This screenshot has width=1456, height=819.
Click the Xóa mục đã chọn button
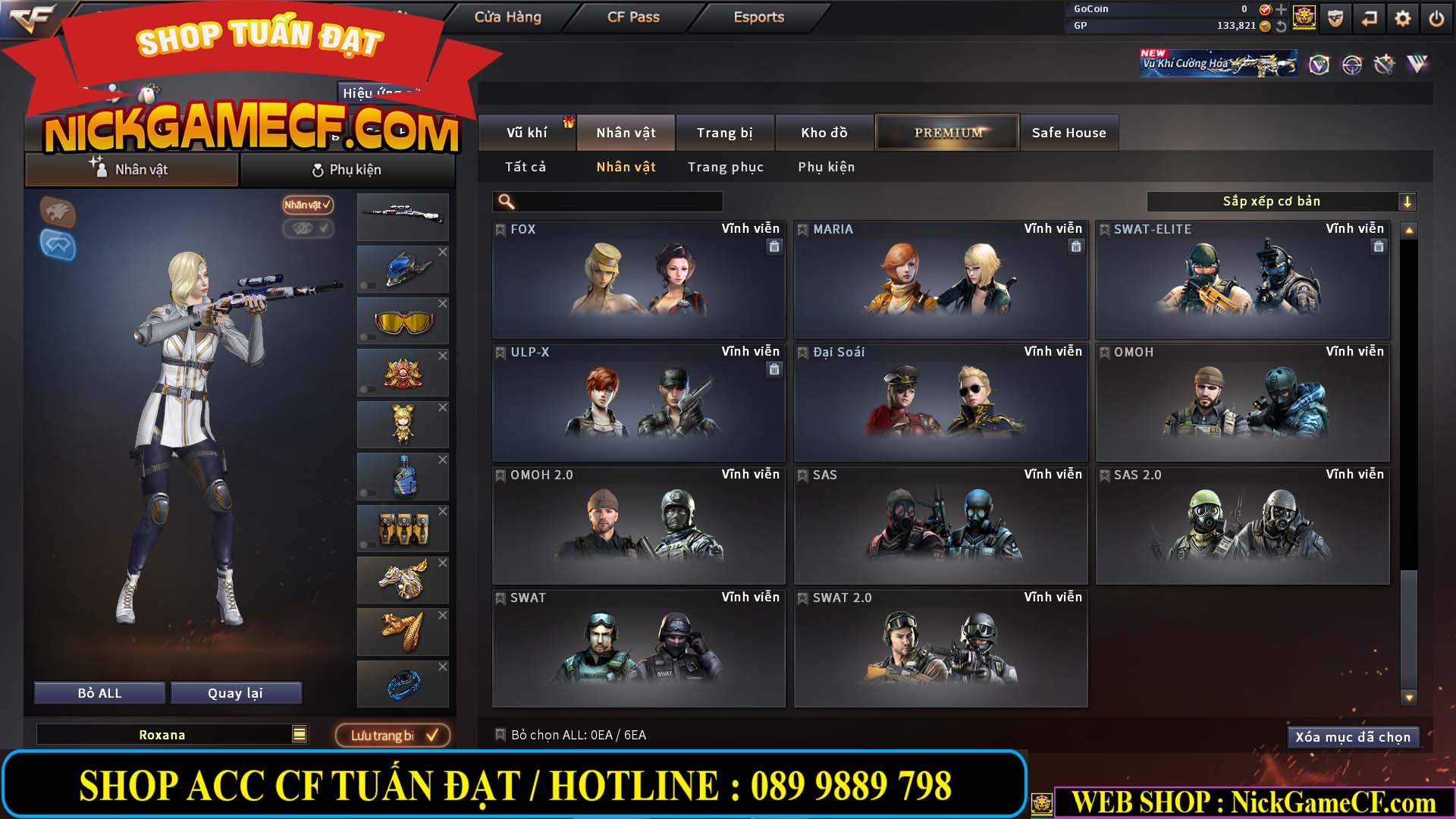tap(1353, 736)
